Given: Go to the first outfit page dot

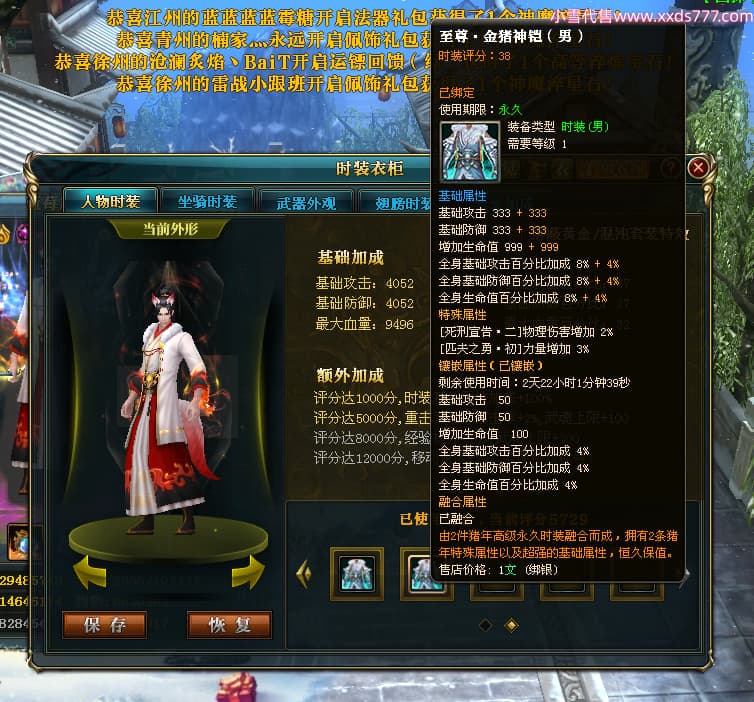Looking at the screenshot, I should pyautogui.click(x=485, y=625).
